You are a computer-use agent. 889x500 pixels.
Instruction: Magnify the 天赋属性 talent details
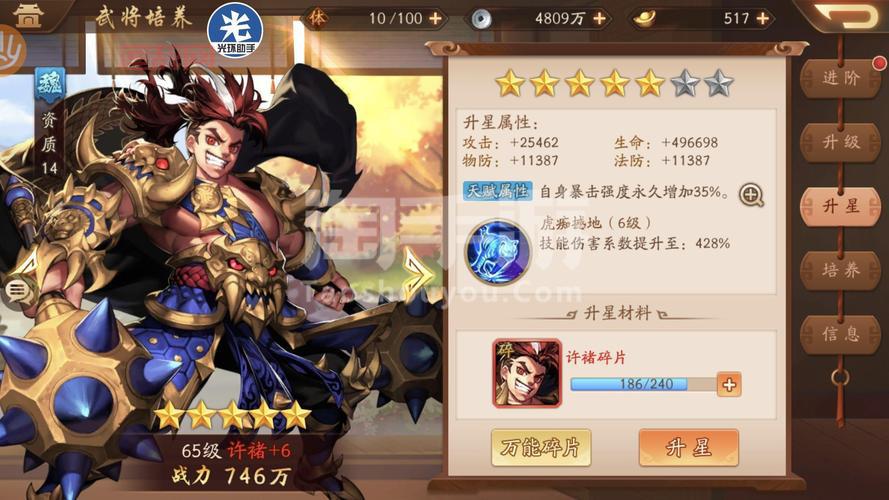pos(751,195)
